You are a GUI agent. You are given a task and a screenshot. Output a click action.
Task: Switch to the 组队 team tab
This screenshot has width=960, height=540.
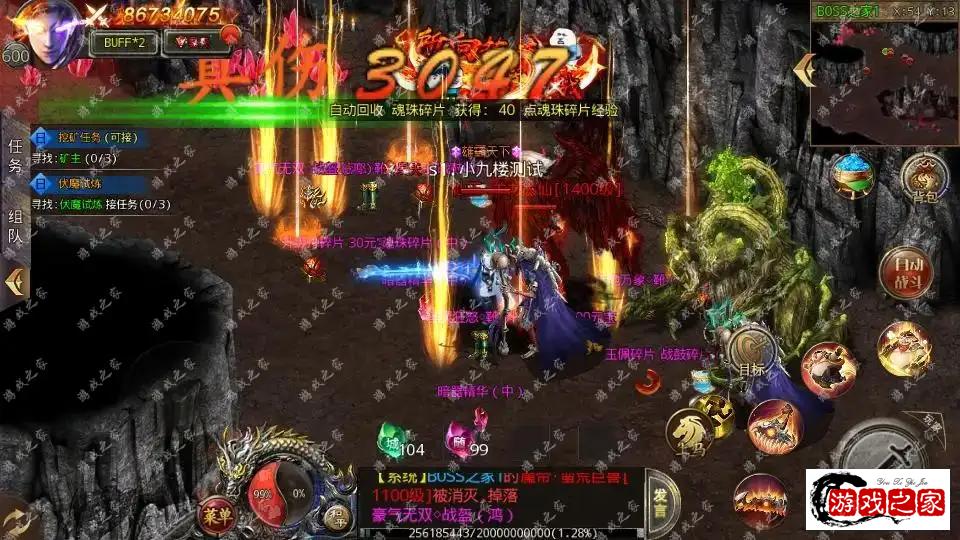(x=14, y=226)
